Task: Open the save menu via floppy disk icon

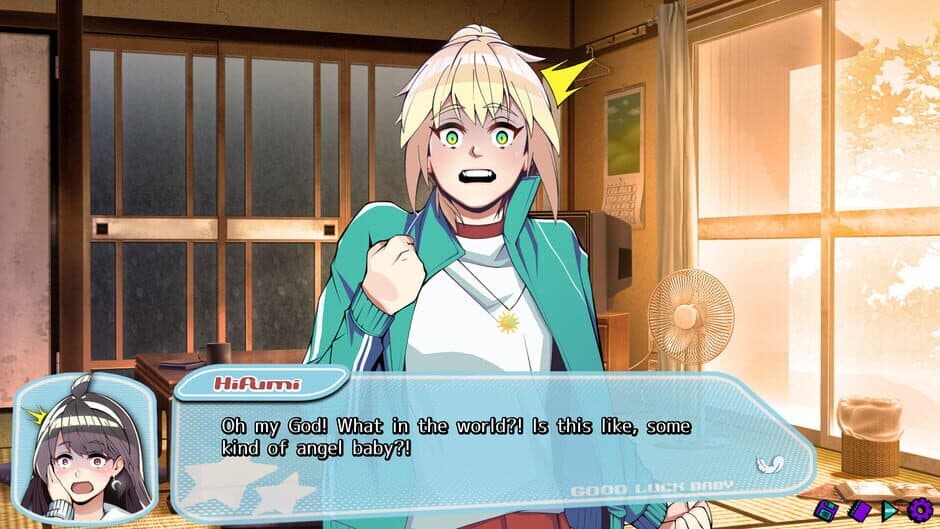Action: pos(825,510)
